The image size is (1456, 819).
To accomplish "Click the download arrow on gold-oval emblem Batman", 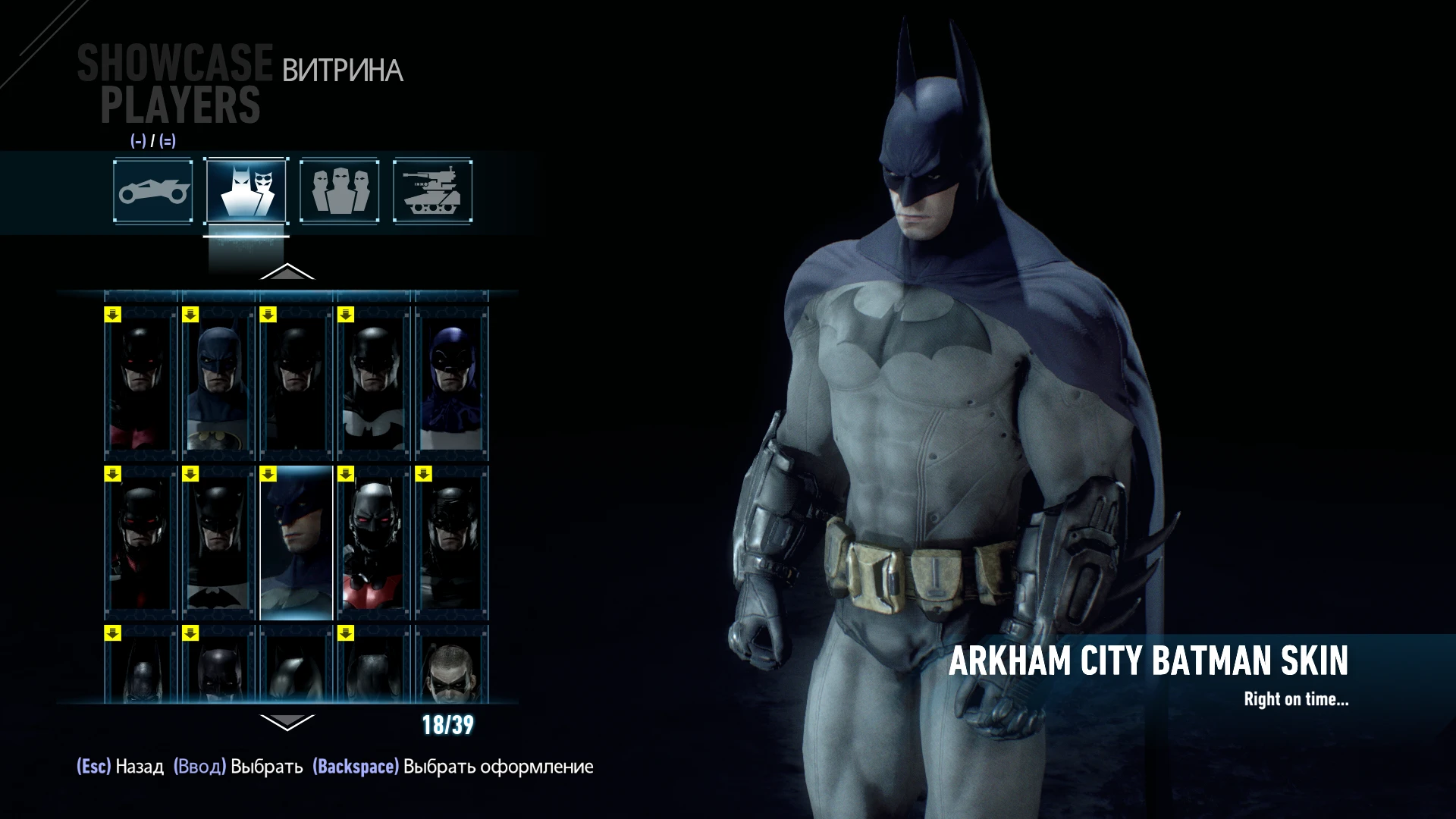I will [190, 312].
